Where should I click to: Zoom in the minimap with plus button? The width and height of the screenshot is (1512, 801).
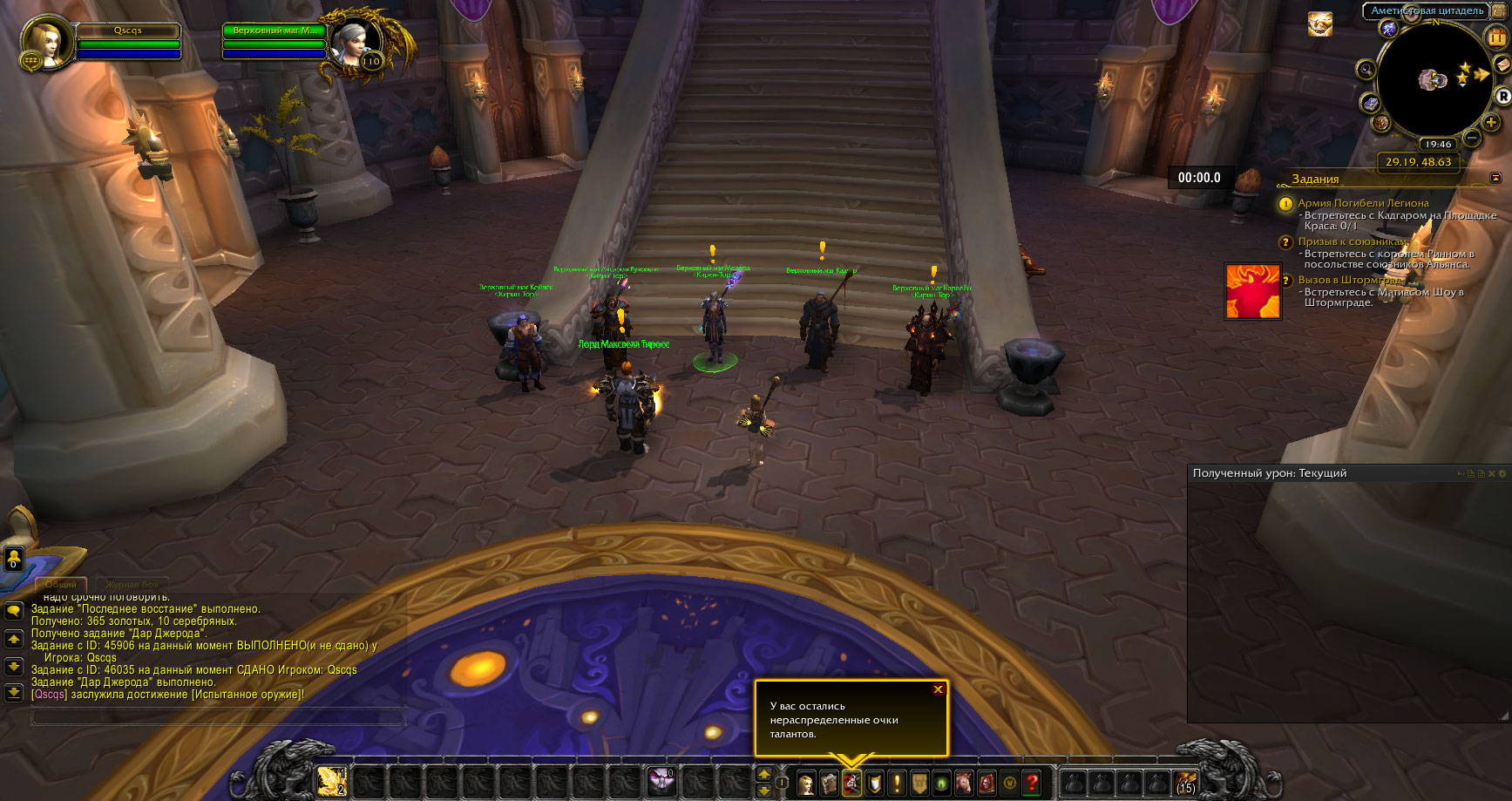click(x=1492, y=122)
